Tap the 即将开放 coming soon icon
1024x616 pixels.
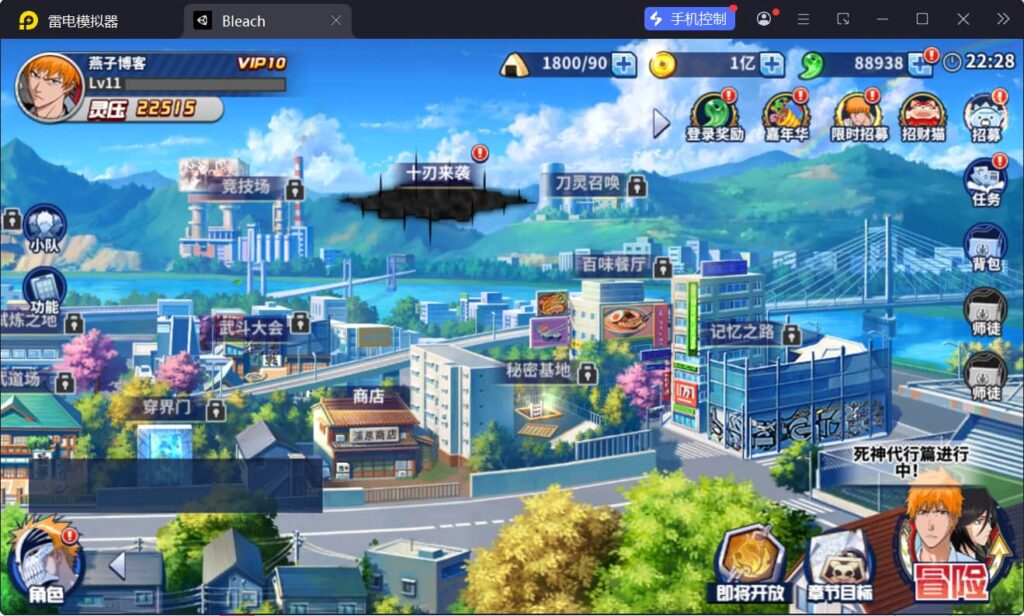click(x=750, y=565)
